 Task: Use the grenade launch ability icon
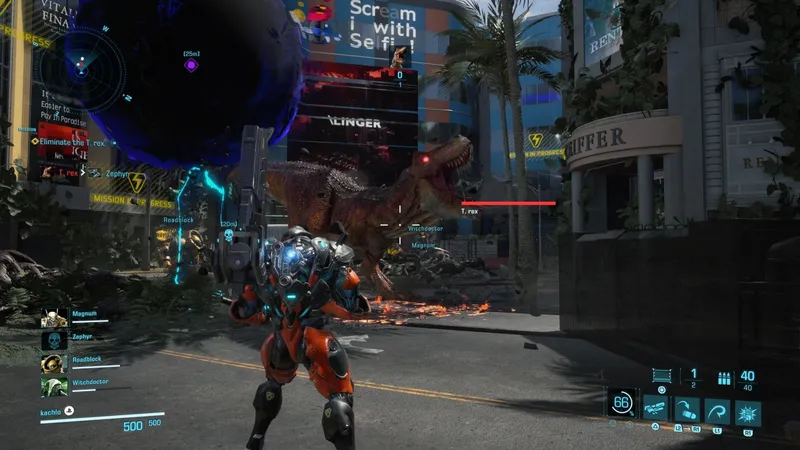pos(686,409)
